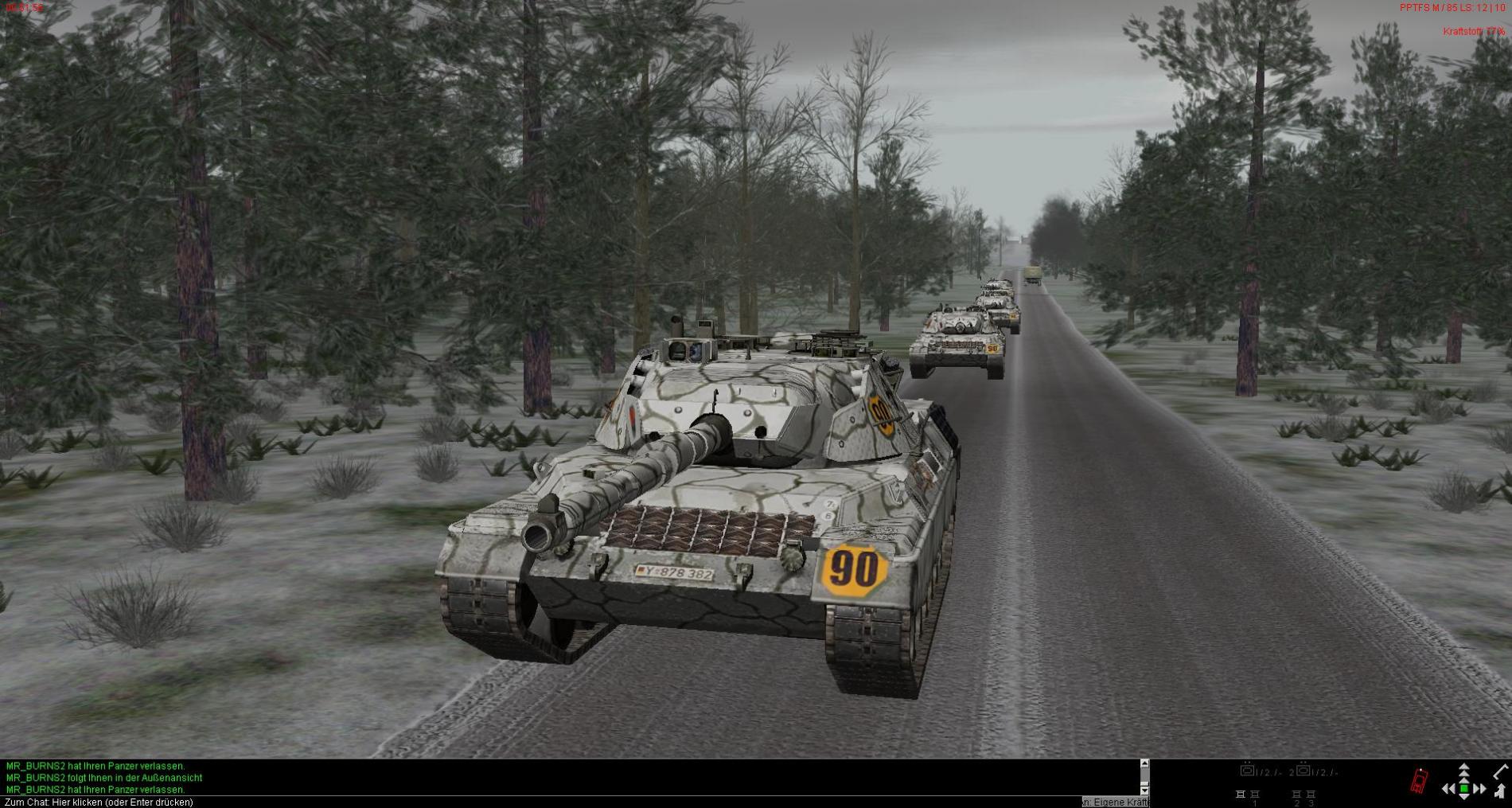Steer left with the double left arrows

point(1449,789)
